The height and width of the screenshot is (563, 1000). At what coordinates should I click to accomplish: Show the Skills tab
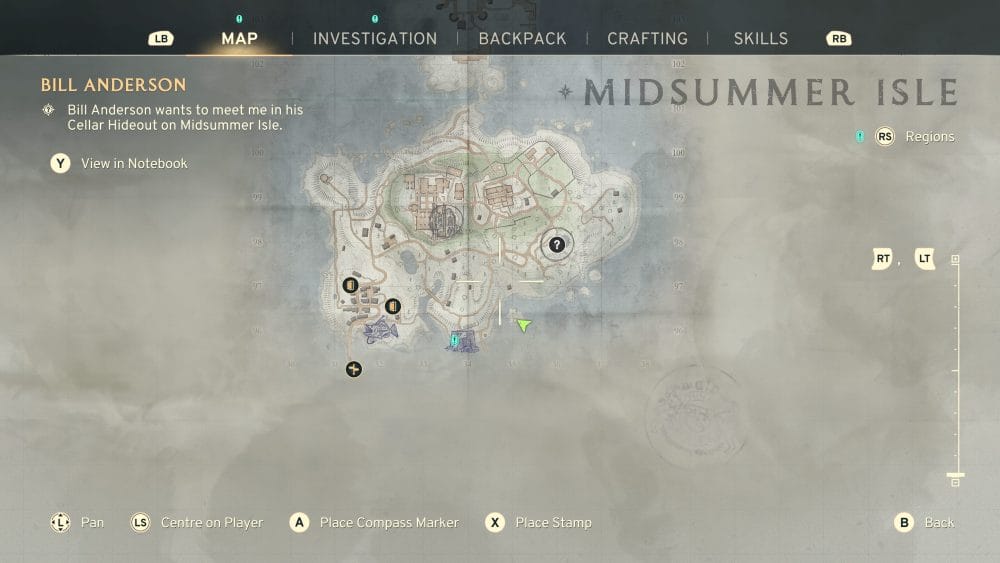click(x=760, y=39)
